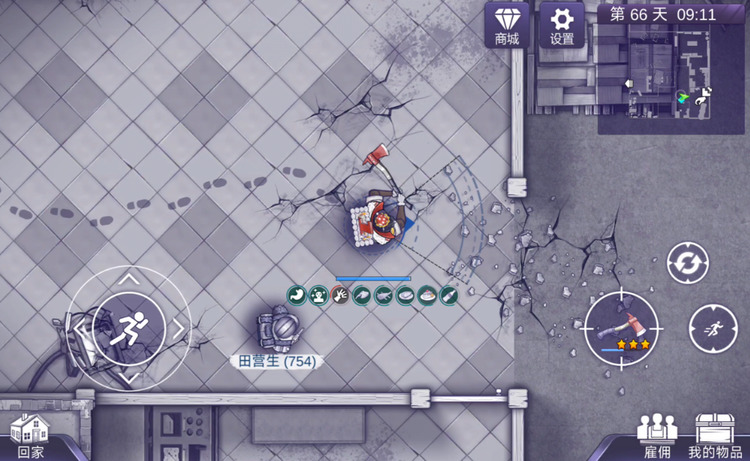The height and width of the screenshot is (461, 750).
Task: Select the stomach hunger status icon
Action: point(297,295)
